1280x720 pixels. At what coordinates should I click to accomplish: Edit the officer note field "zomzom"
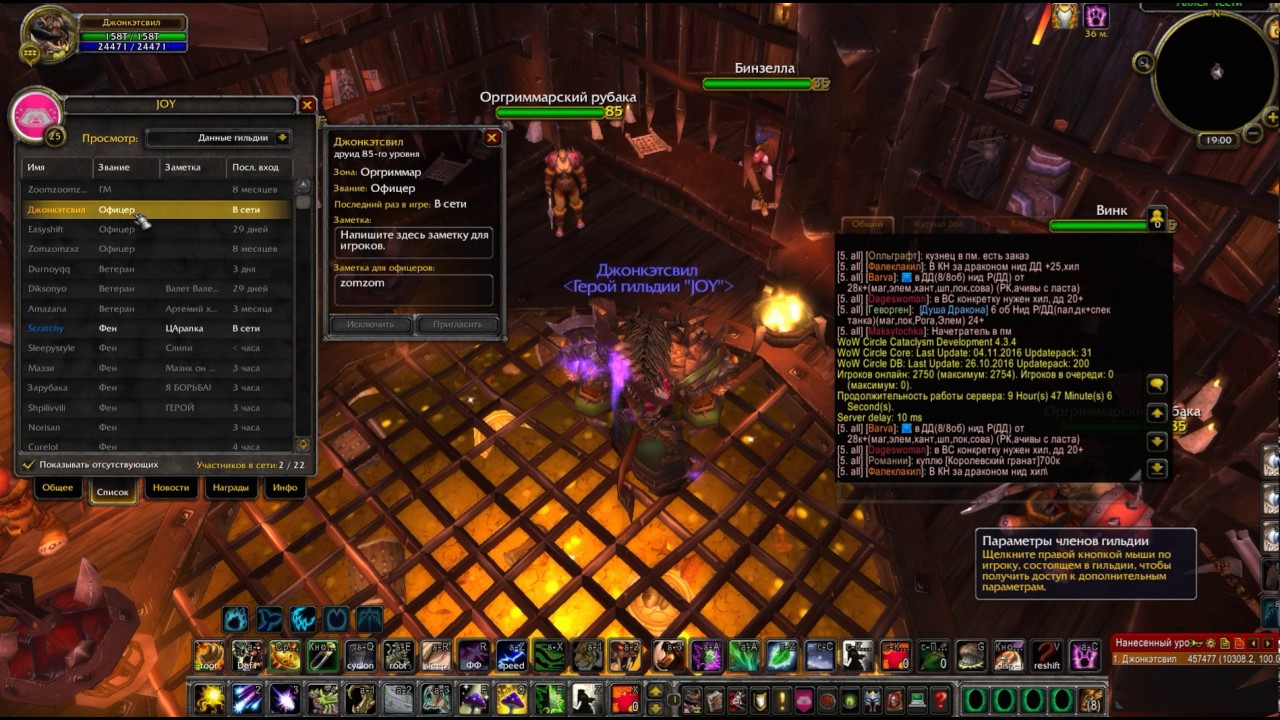pyautogui.click(x=413, y=289)
